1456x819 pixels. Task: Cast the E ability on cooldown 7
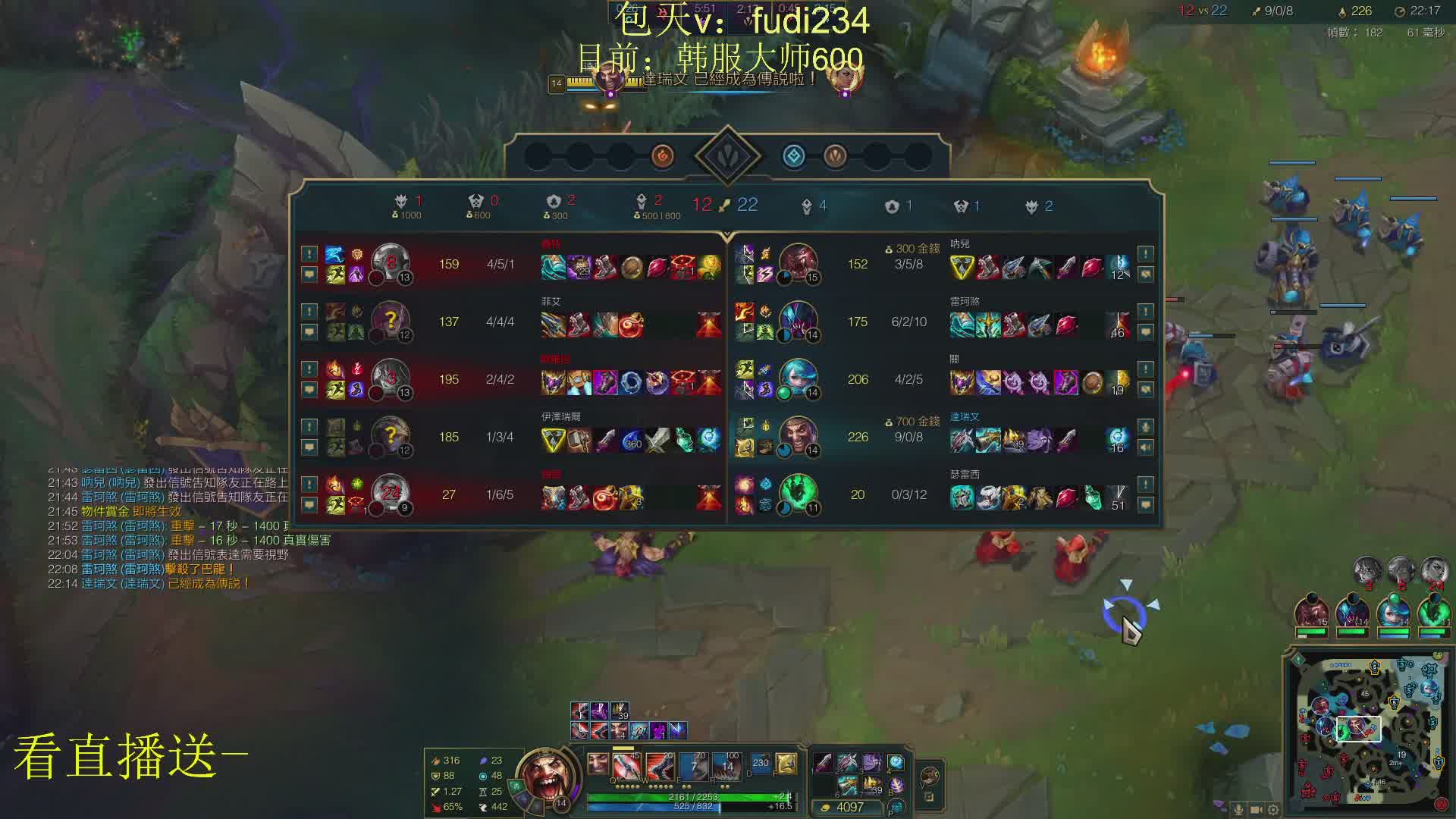pos(694,766)
